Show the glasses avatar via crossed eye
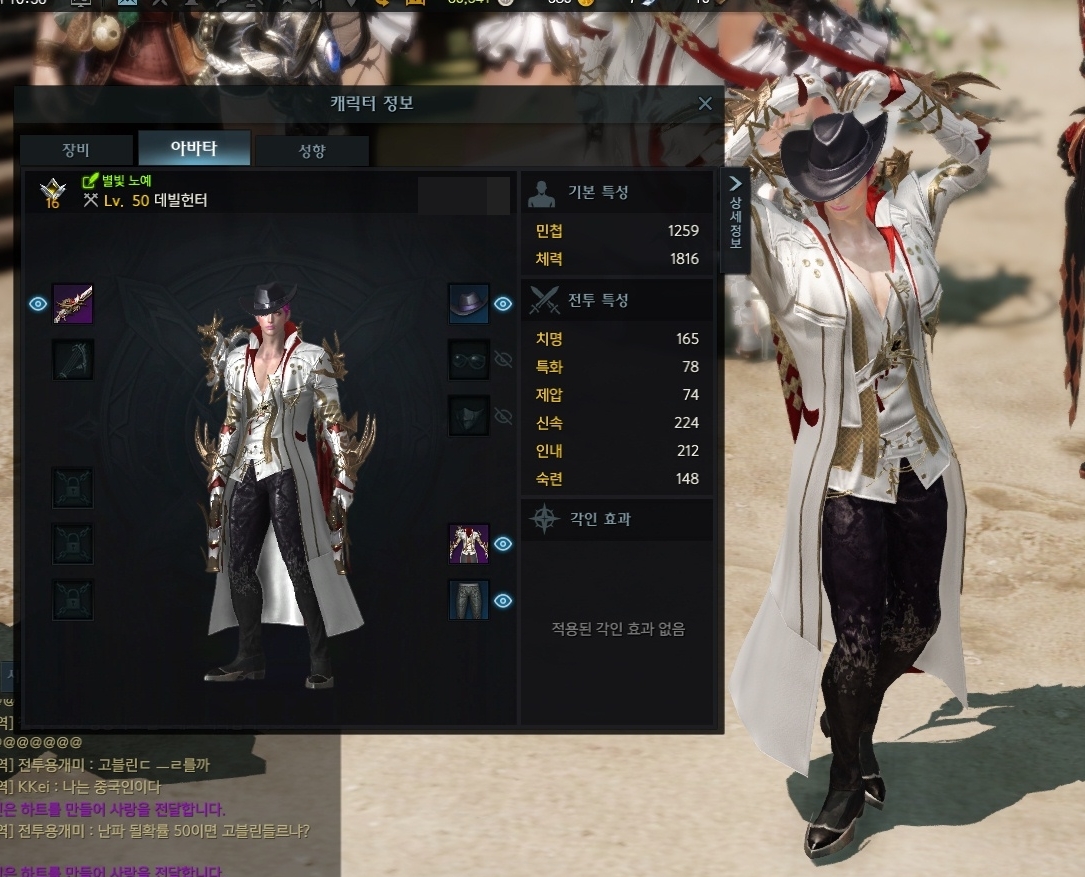Screen dimensions: 1085x877 click(x=503, y=360)
